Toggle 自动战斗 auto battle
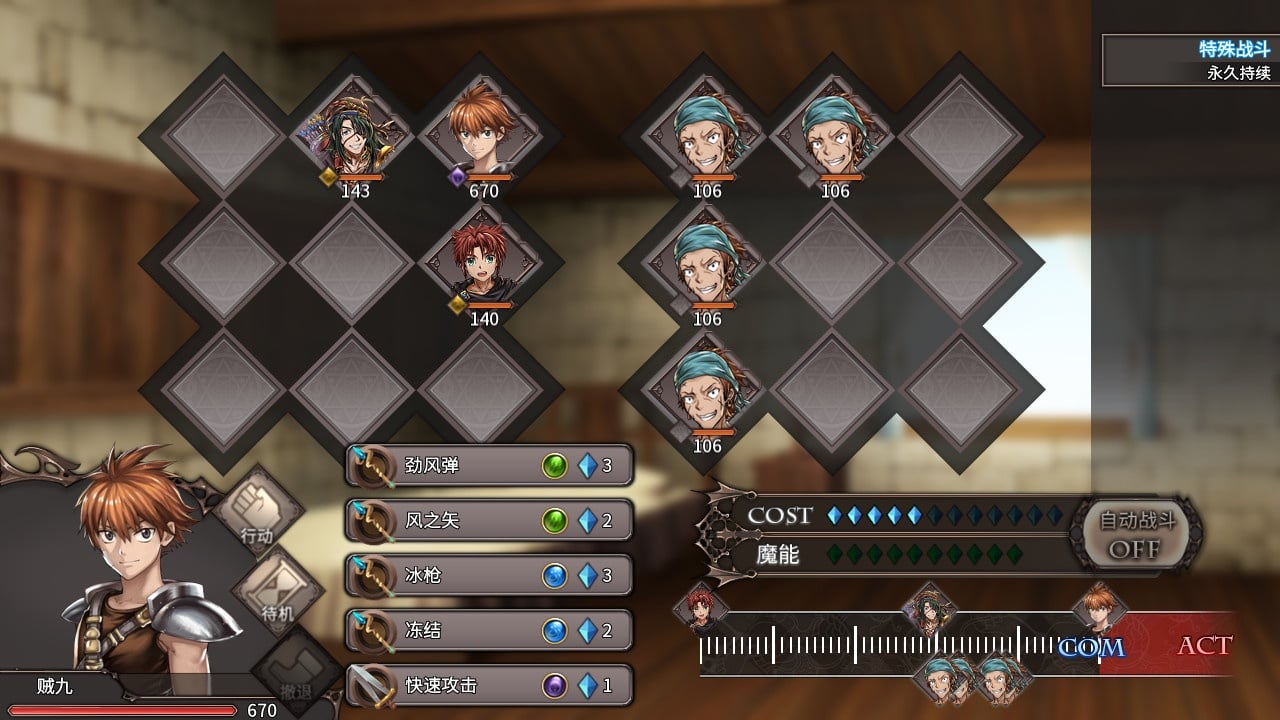The width and height of the screenshot is (1280, 720). 1137,534
